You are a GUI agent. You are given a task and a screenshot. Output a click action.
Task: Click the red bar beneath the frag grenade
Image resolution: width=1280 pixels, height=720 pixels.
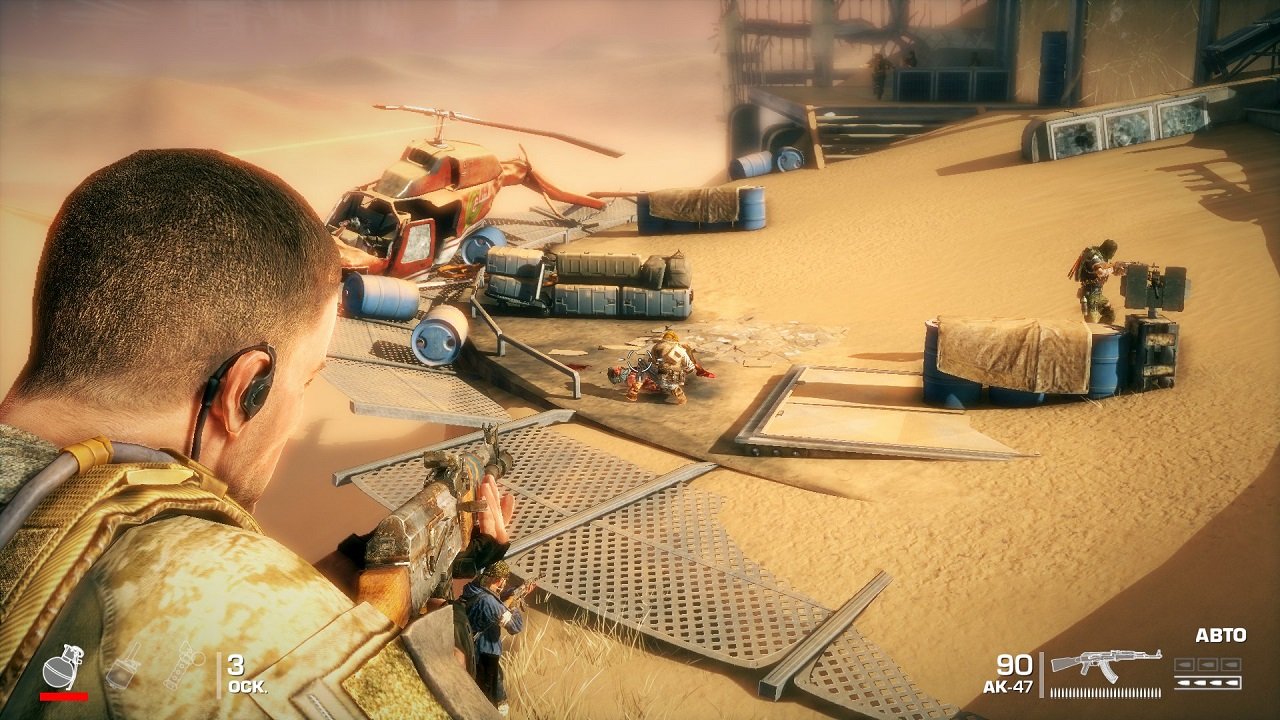[64, 696]
